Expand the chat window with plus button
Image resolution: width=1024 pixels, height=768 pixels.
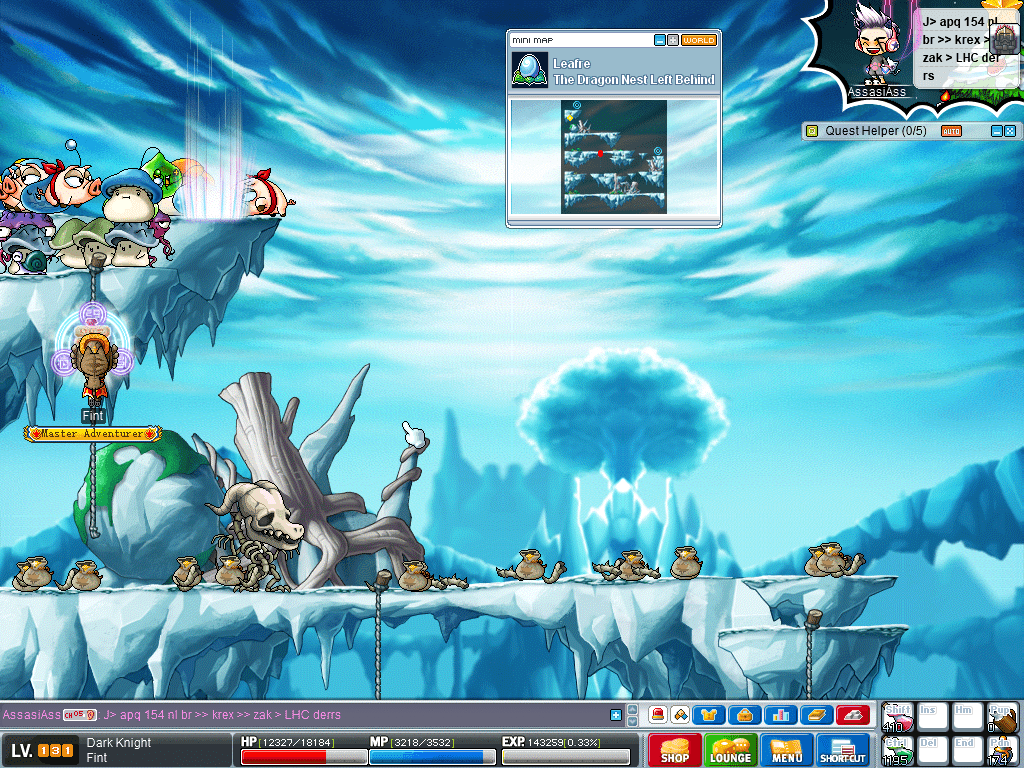616,714
